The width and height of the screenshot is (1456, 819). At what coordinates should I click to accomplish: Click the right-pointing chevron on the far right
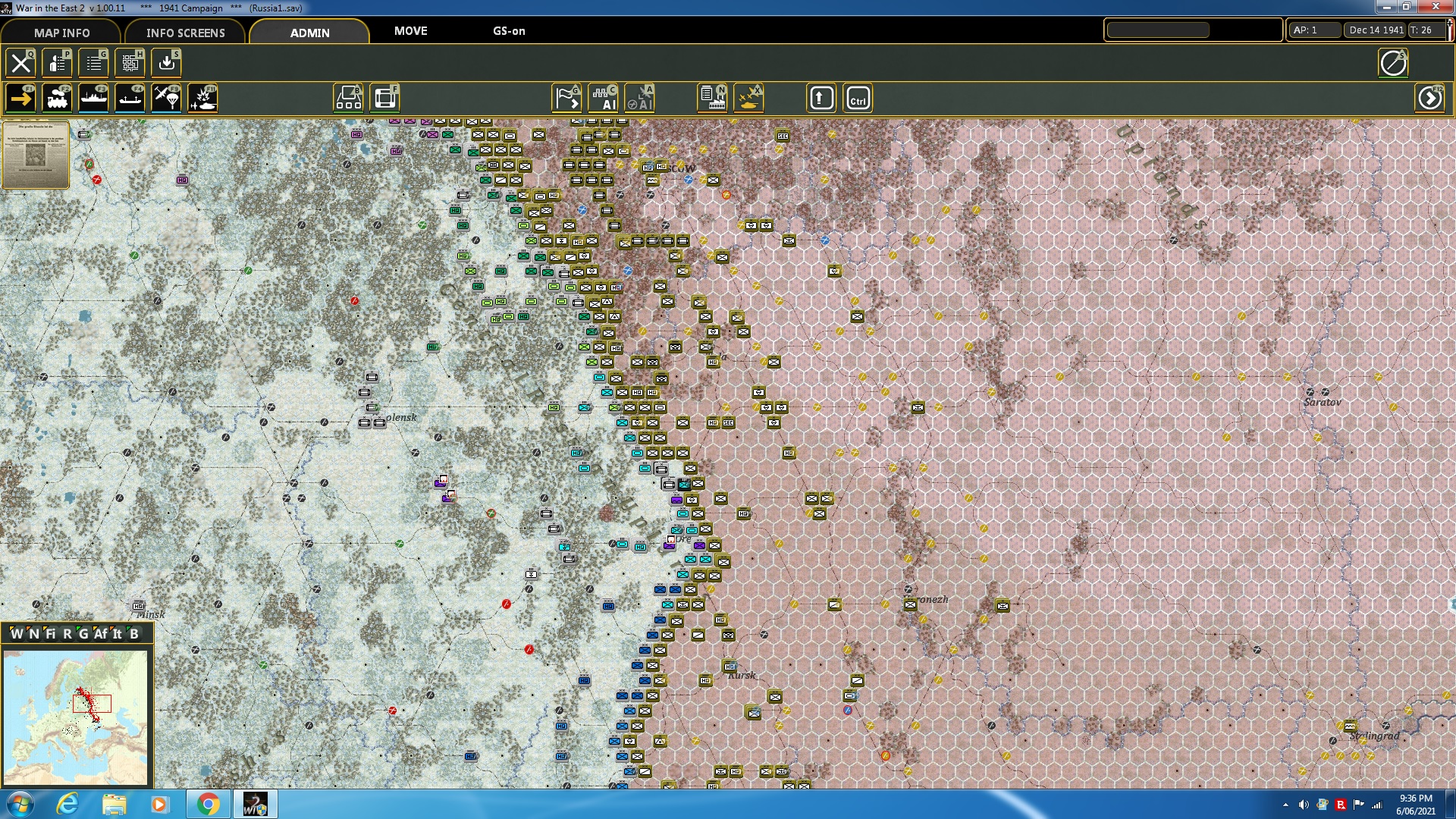coord(1430,97)
